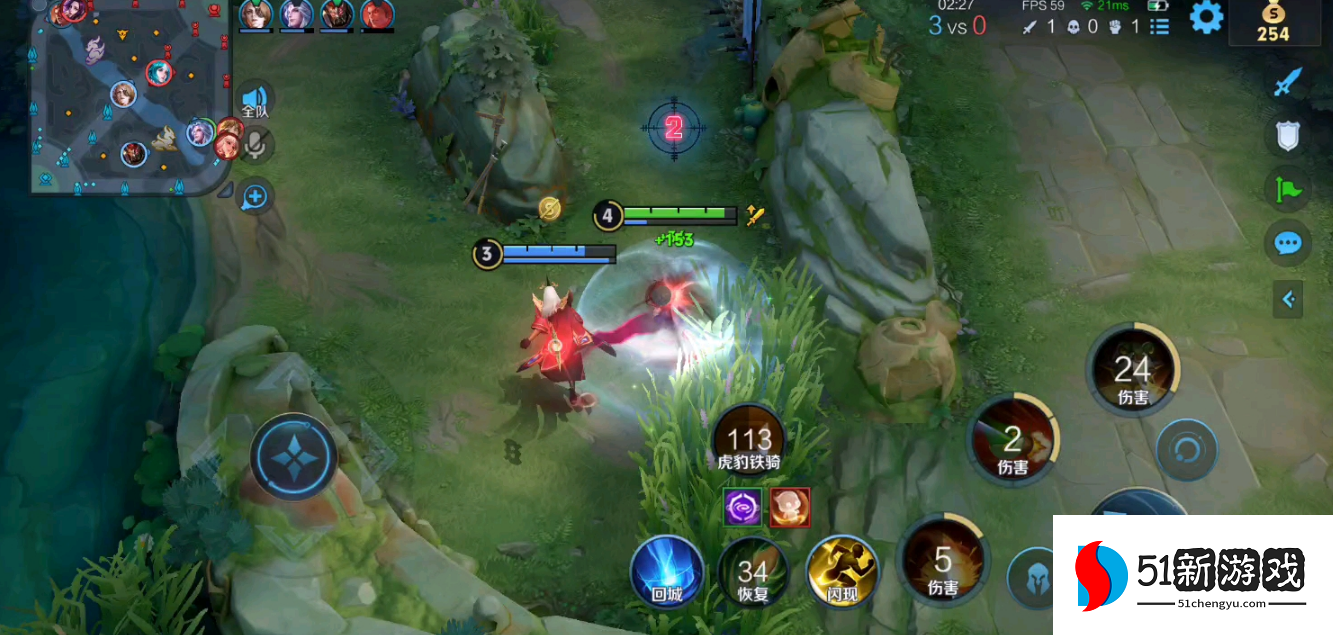Cast the 闪现 flash spell
The height and width of the screenshot is (635, 1333).
tap(842, 572)
